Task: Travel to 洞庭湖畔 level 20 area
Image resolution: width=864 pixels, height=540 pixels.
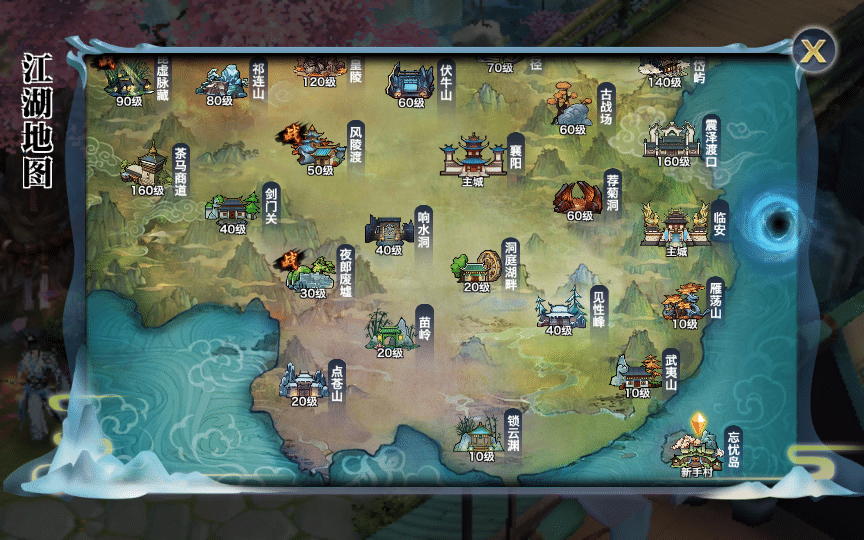Action: [477, 265]
